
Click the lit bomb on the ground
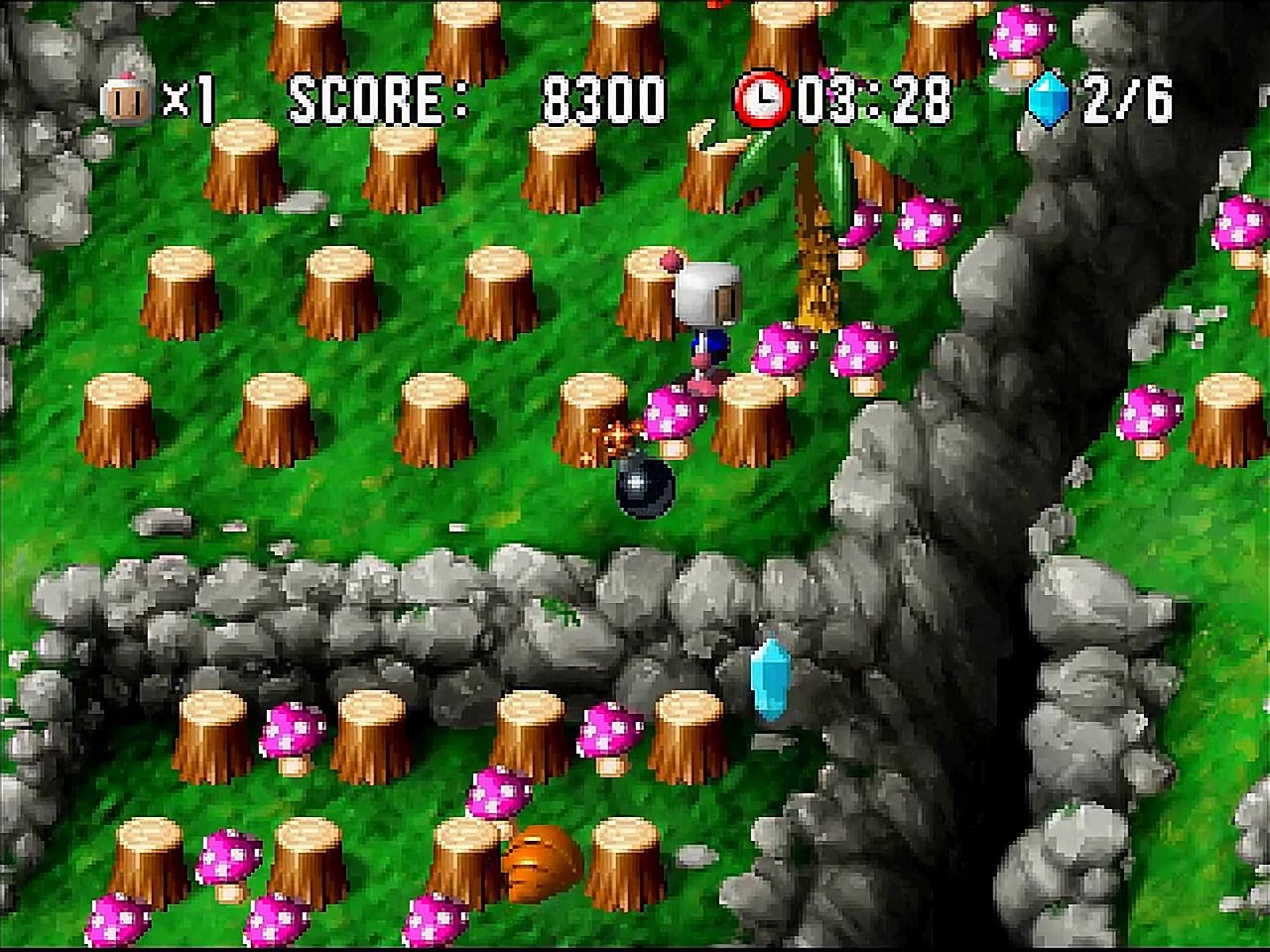643,486
